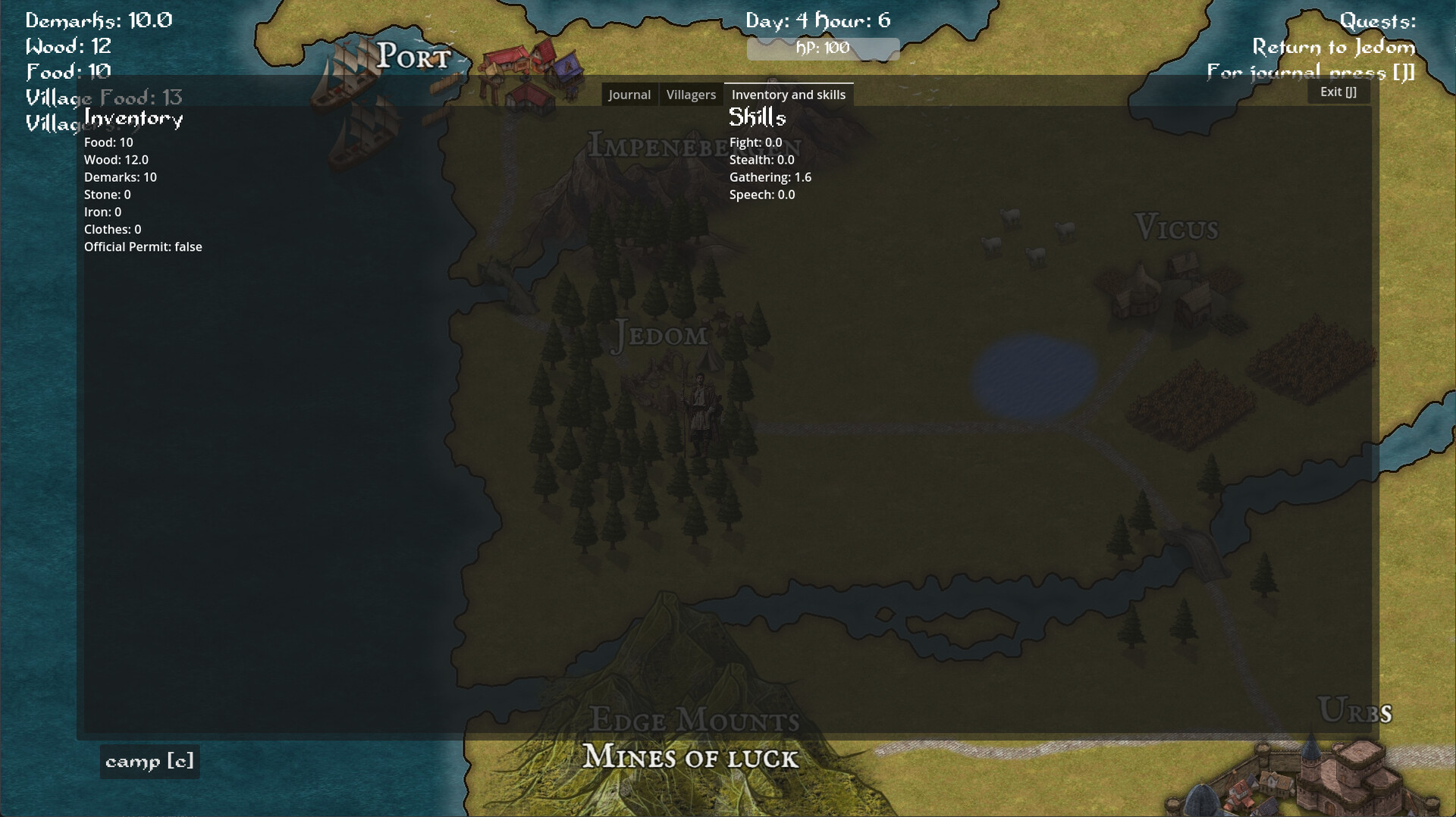Click the Demarks resource counter
Screen dimensions: 1456x817
(x=97, y=20)
